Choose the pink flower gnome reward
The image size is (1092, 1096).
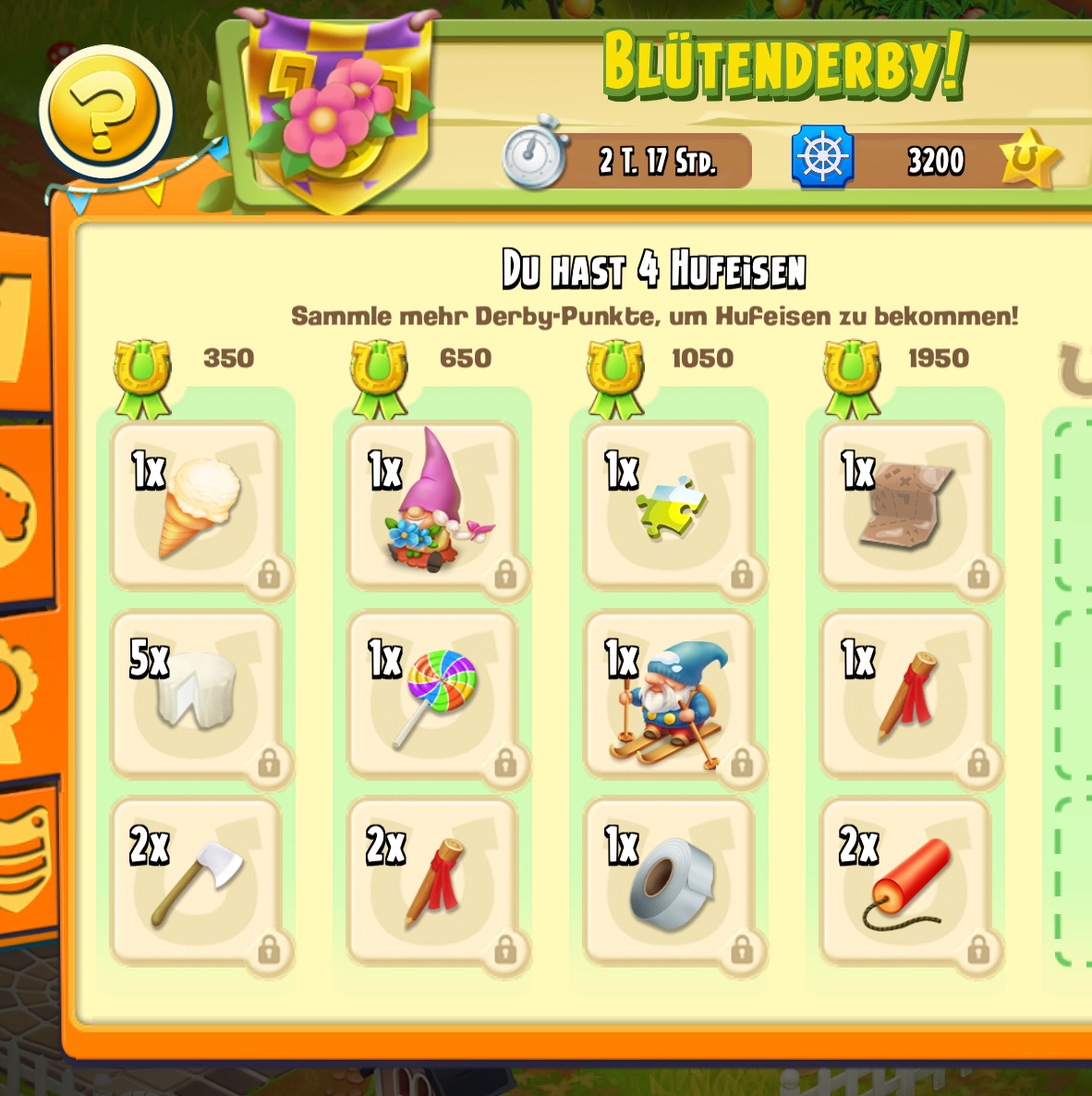coord(432,505)
